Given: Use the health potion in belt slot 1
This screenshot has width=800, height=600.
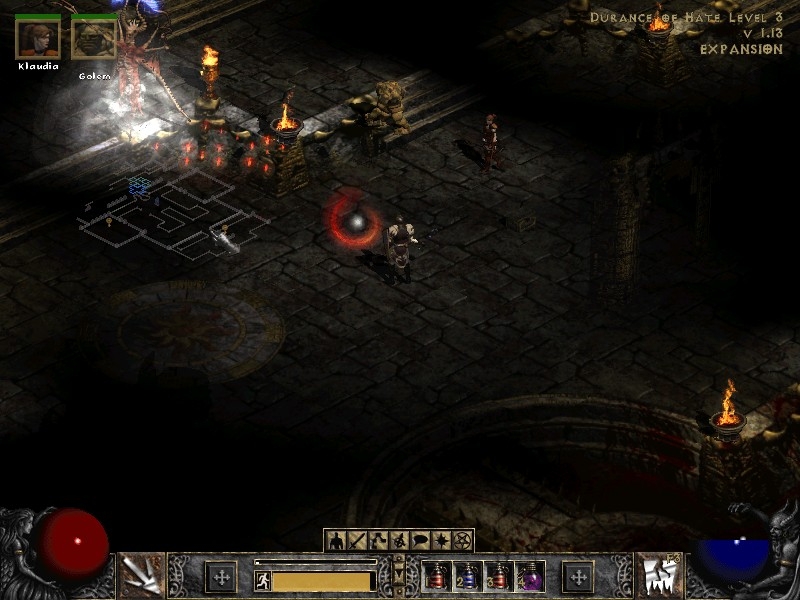Looking at the screenshot, I should 436,577.
